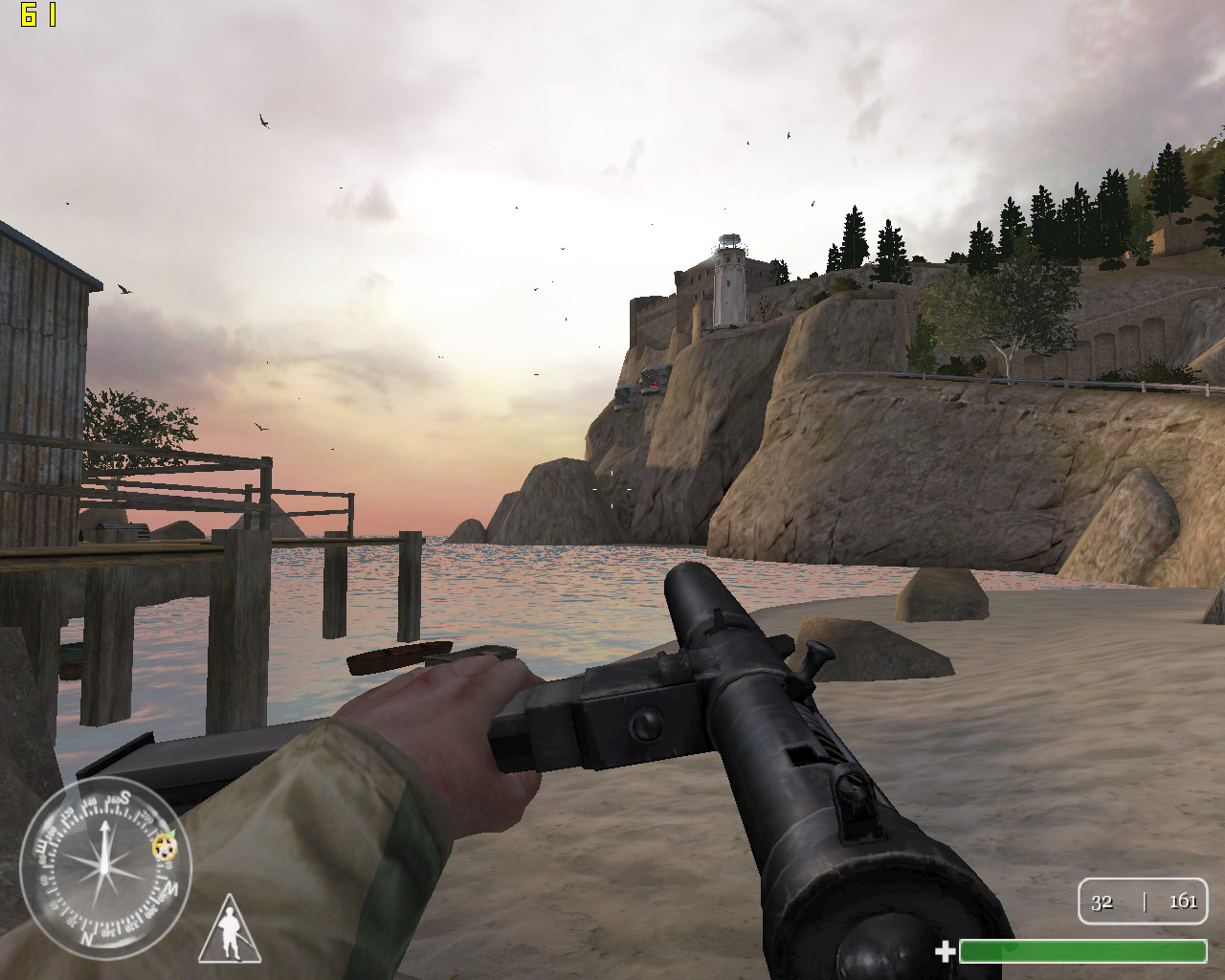Select the standing soldier stance icon
This screenshot has width=1225, height=980.
(230, 930)
